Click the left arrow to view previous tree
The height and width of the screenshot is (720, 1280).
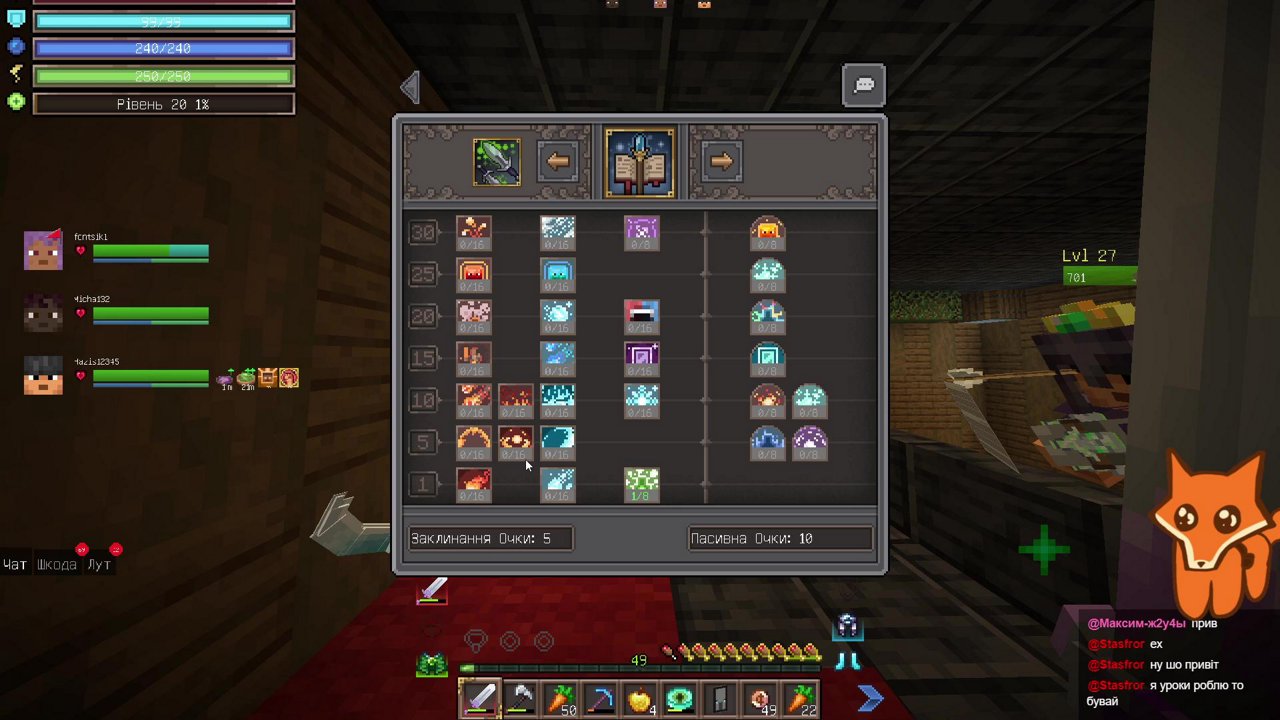click(x=558, y=160)
